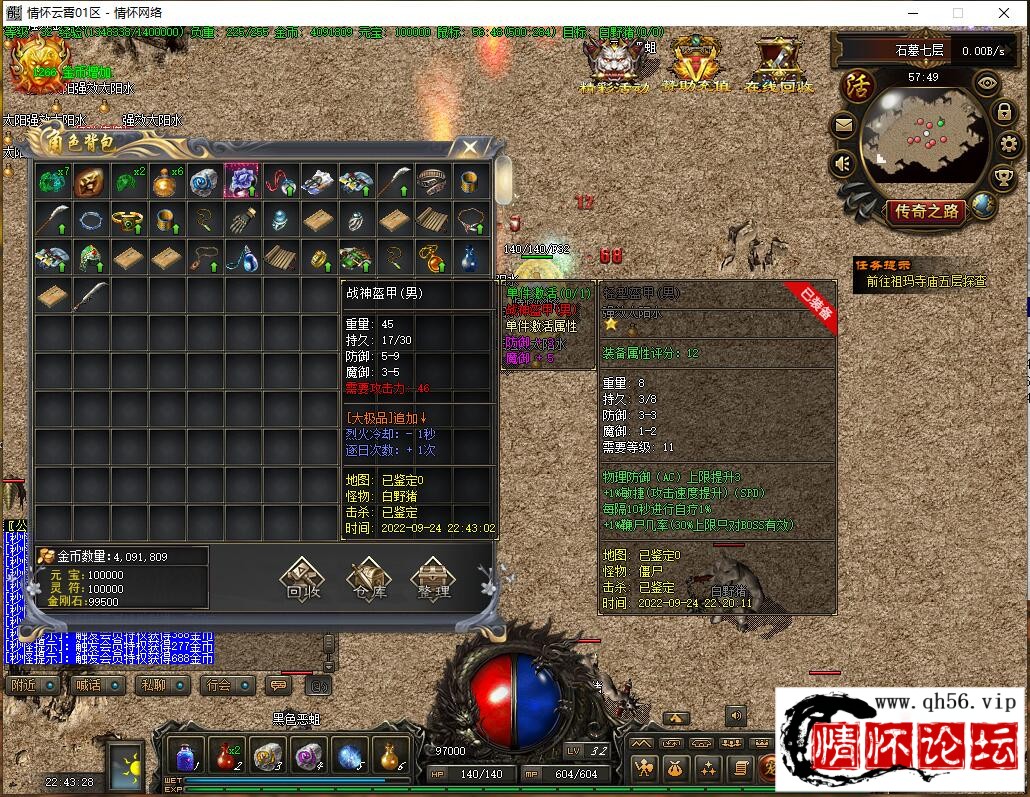Open the 仓库 warehouse

tap(367, 579)
